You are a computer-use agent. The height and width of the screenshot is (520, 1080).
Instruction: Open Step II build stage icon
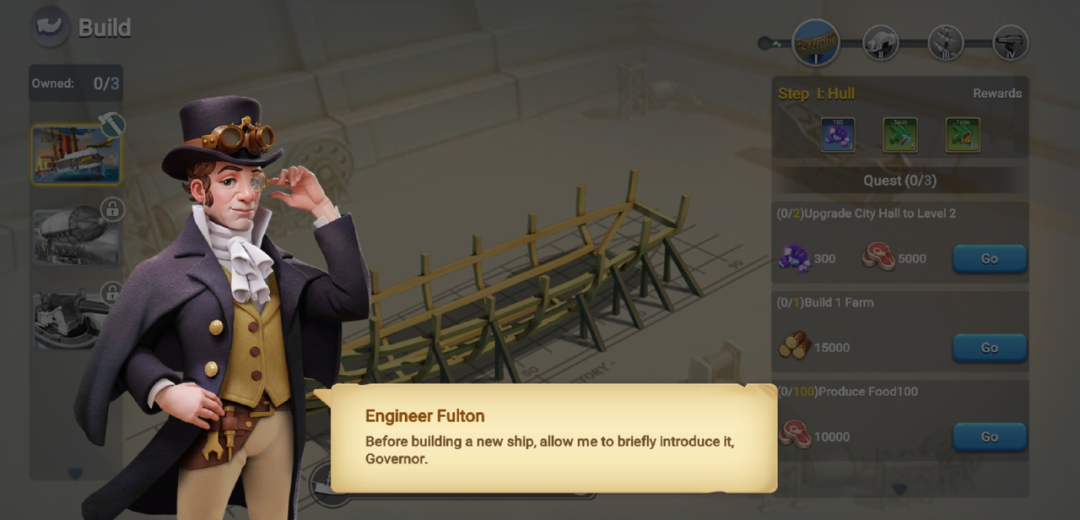pyautogui.click(x=880, y=43)
